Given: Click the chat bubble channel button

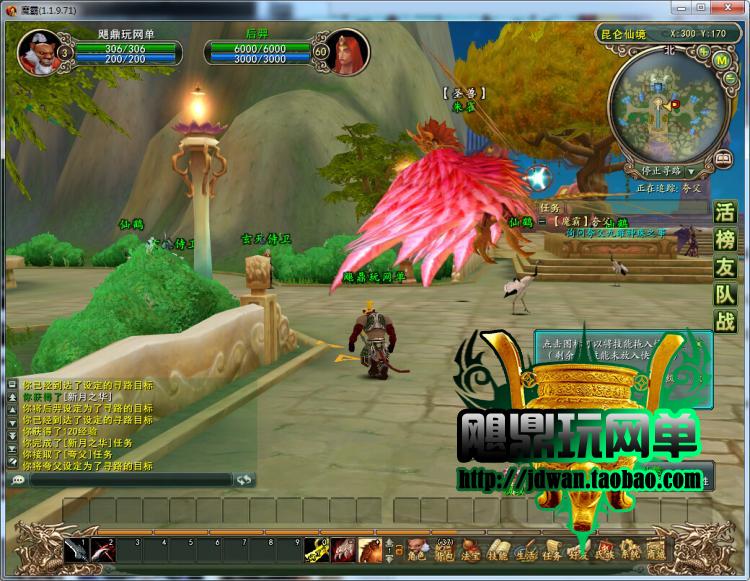Looking at the screenshot, I should click(18, 480).
